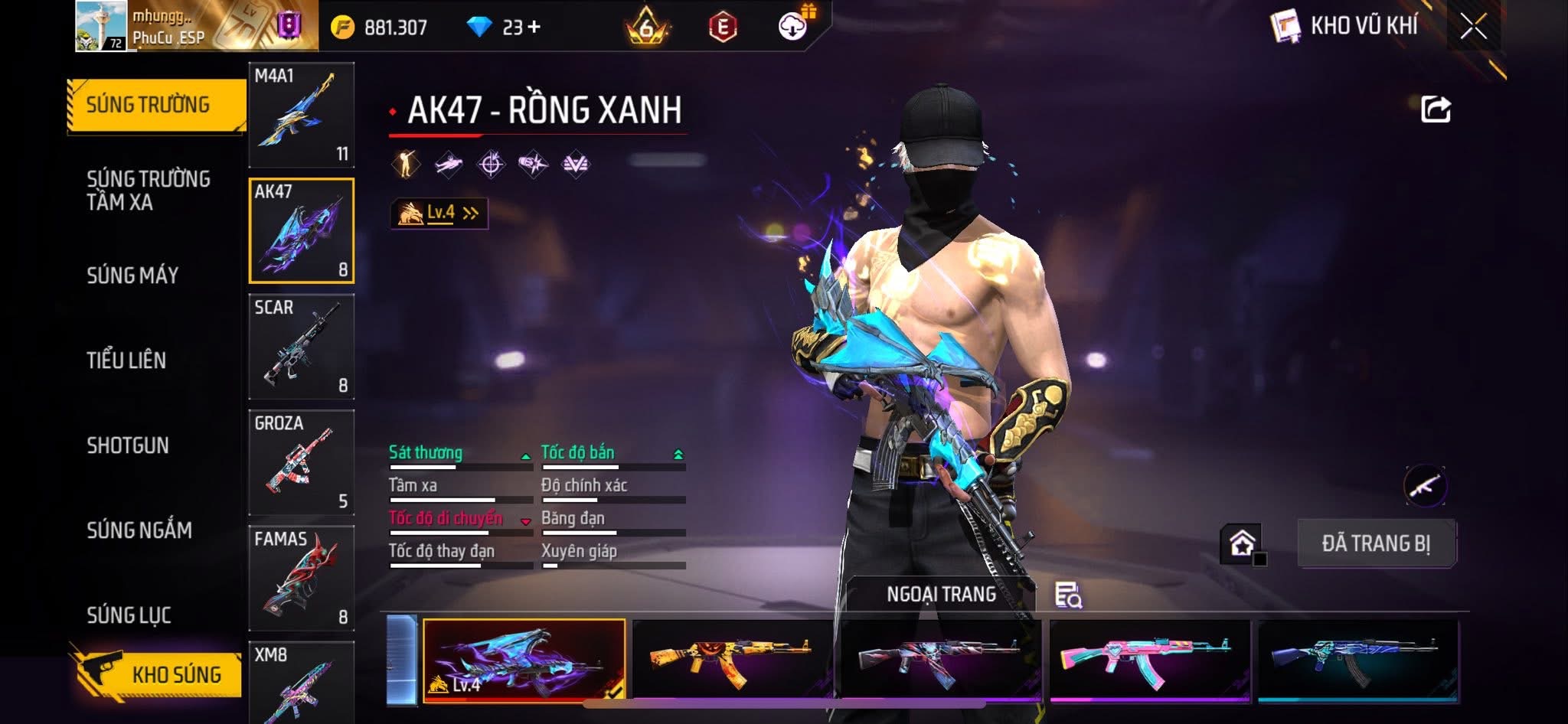The height and width of the screenshot is (724, 1568).
Task: Open the skin search icon beside Ngoại Trang
Action: 1068,595
